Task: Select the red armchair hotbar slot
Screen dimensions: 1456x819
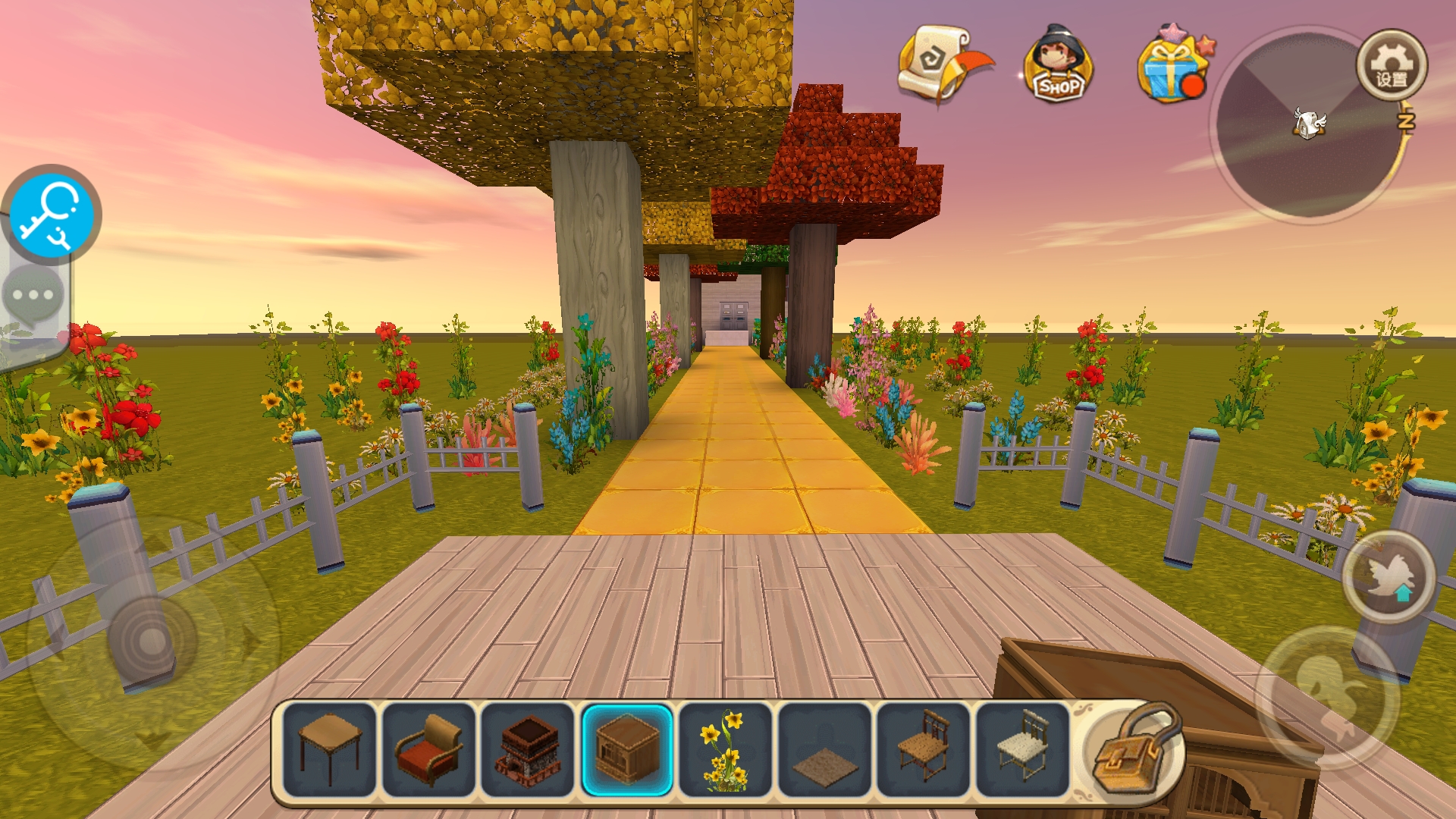Action: tap(428, 749)
